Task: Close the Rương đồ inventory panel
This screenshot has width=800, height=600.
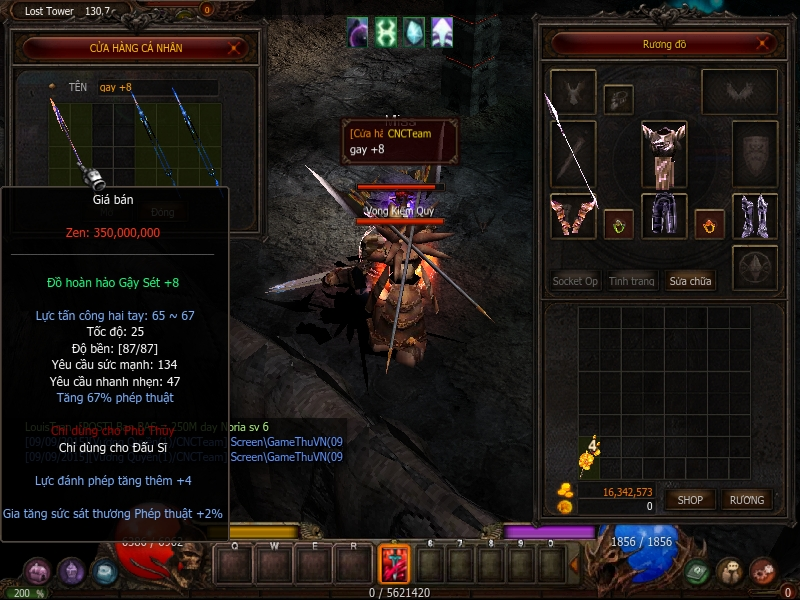Action: pyautogui.click(x=765, y=44)
